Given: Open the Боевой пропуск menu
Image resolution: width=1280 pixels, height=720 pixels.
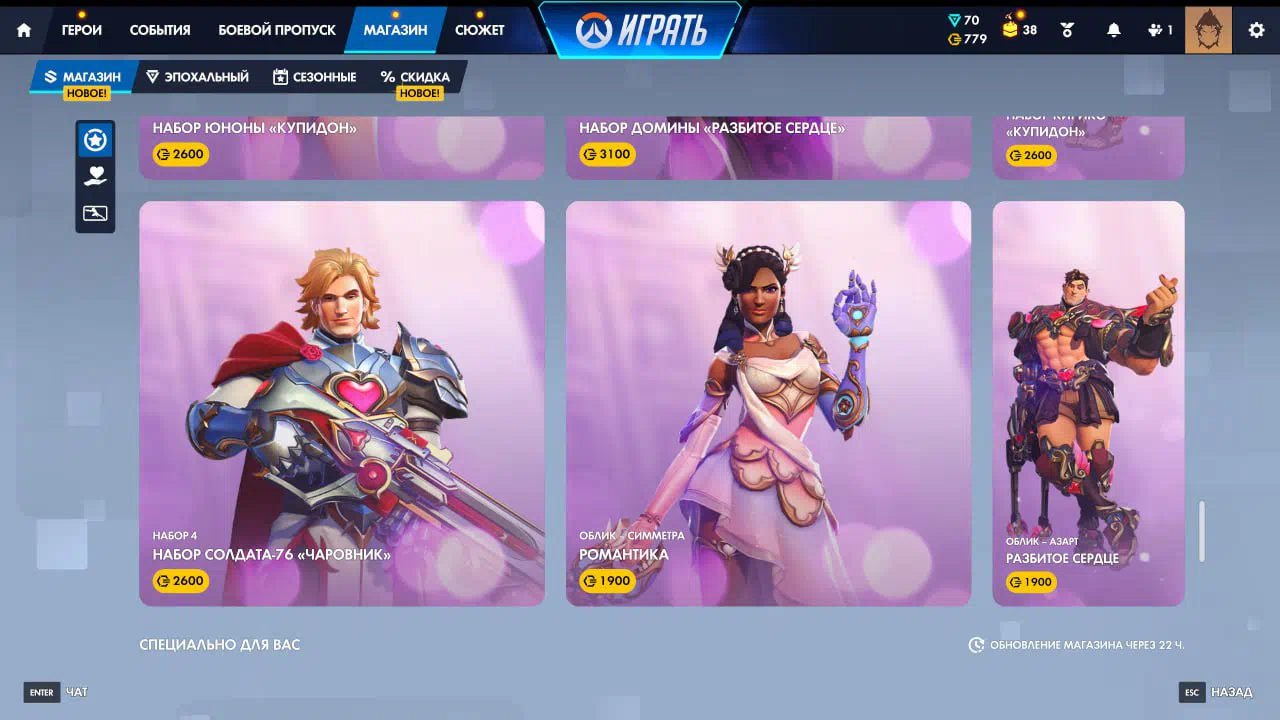Looking at the screenshot, I should coord(277,30).
